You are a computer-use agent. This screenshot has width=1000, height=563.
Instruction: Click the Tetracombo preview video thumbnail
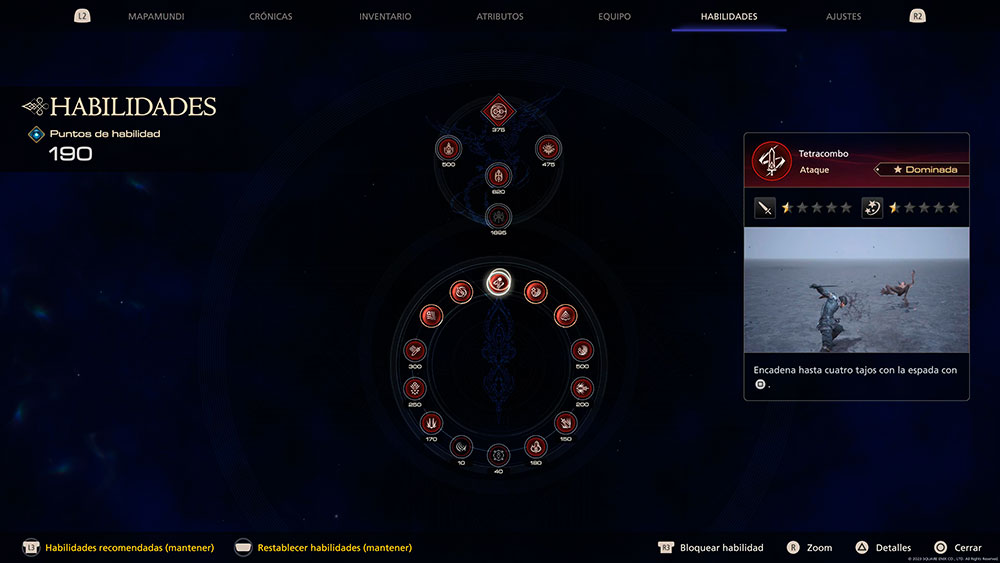pos(856,289)
